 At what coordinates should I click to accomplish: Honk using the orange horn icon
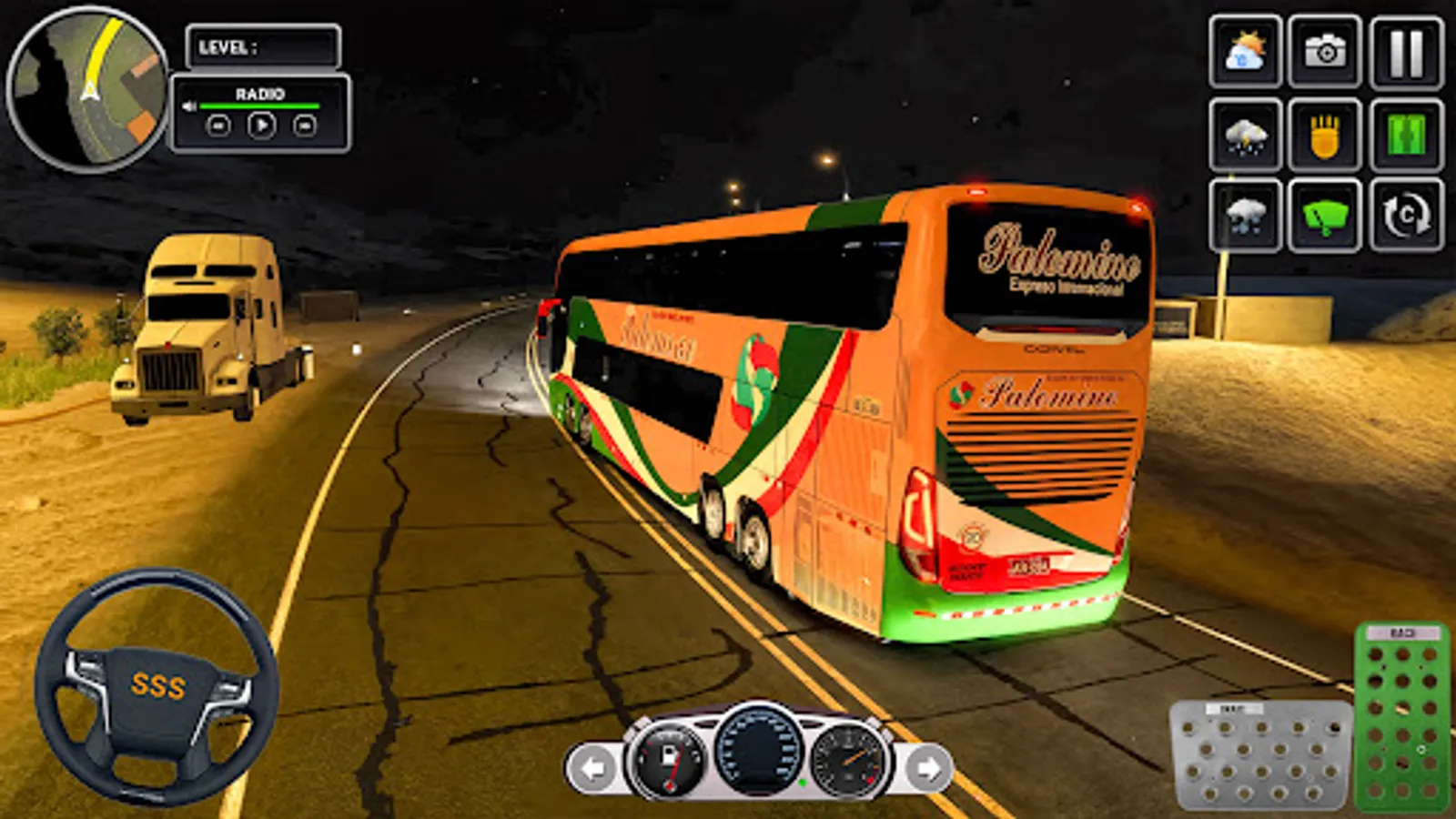(x=1324, y=135)
